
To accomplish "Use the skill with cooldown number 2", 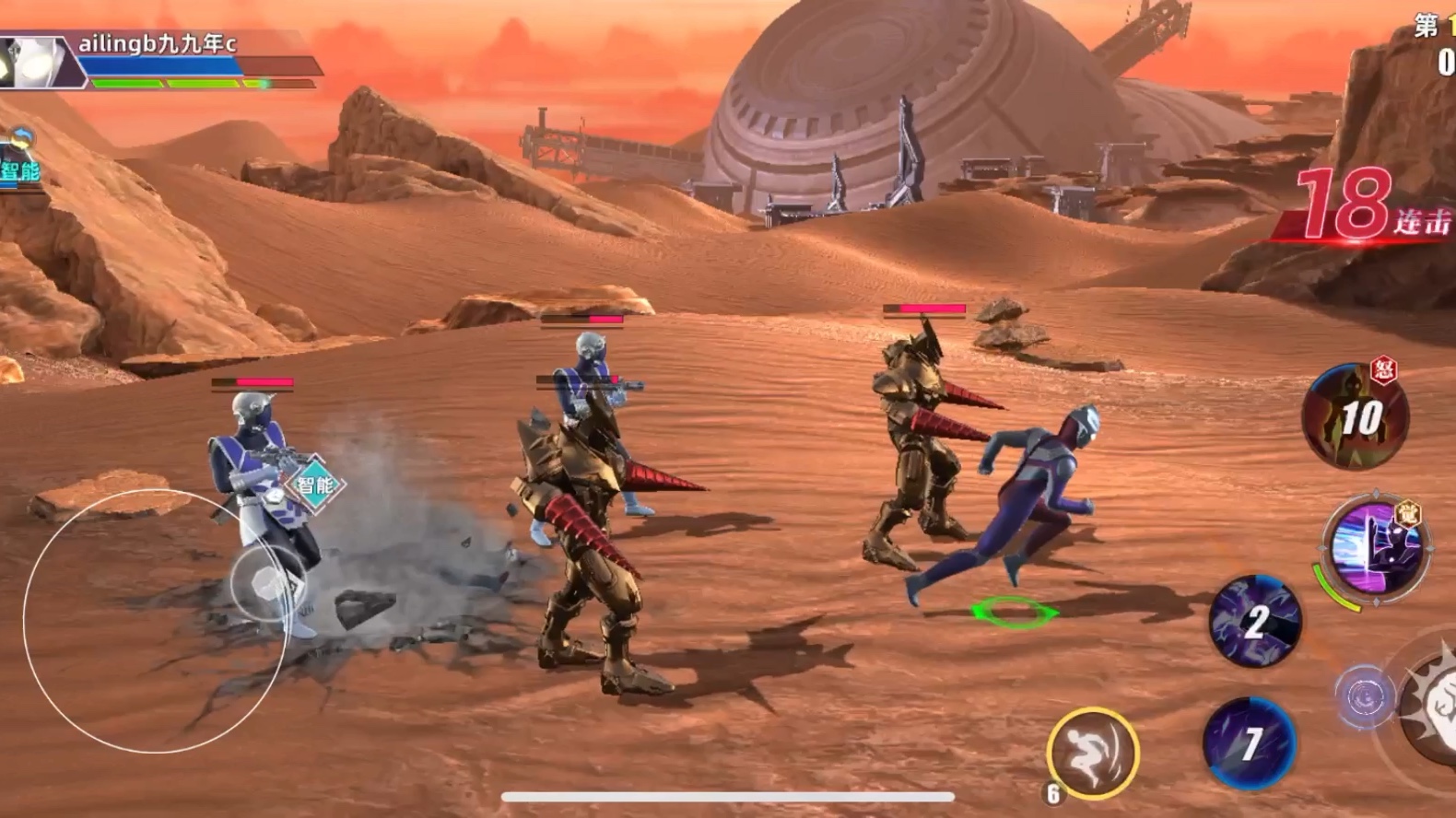I will click(1254, 621).
